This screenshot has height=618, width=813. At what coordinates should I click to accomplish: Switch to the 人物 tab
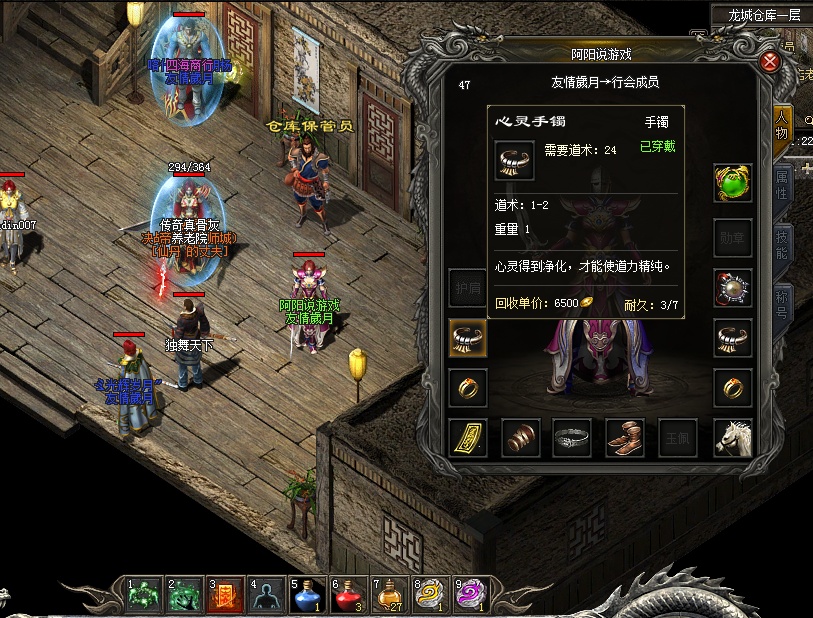tap(782, 128)
